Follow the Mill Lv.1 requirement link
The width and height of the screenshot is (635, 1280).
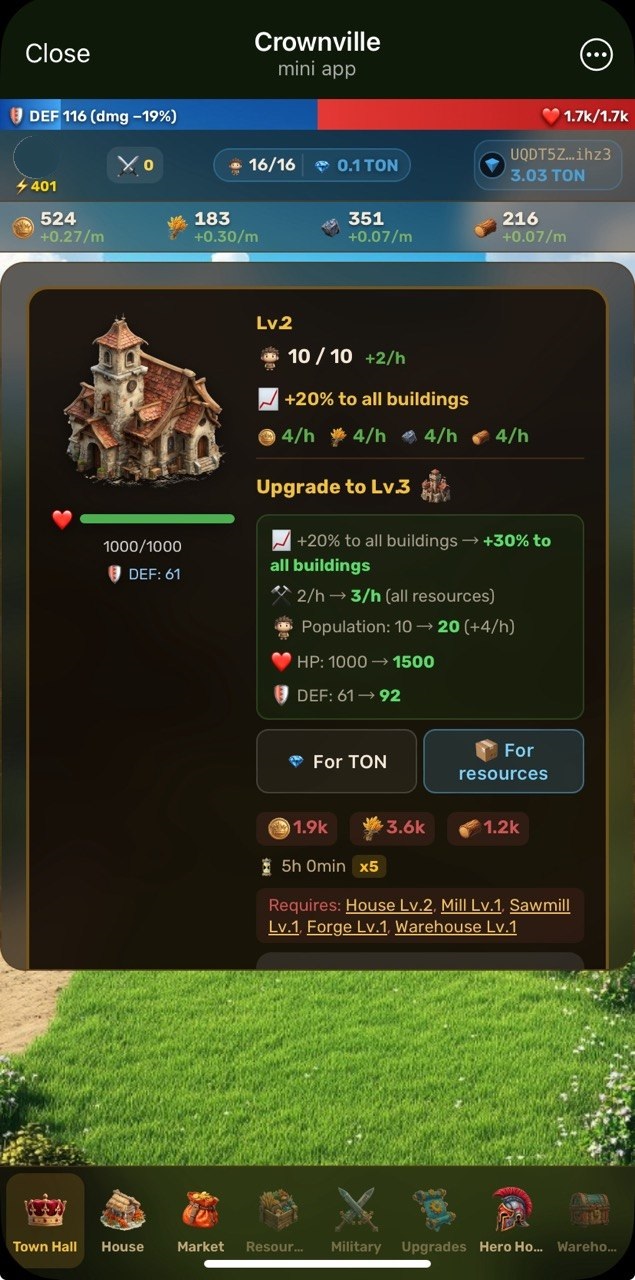tap(470, 905)
